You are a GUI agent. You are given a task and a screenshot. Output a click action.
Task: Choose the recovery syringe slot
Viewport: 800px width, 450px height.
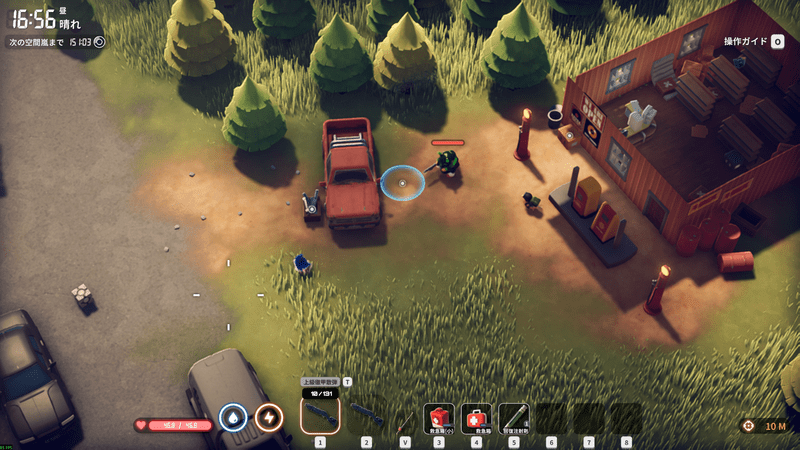click(x=513, y=416)
